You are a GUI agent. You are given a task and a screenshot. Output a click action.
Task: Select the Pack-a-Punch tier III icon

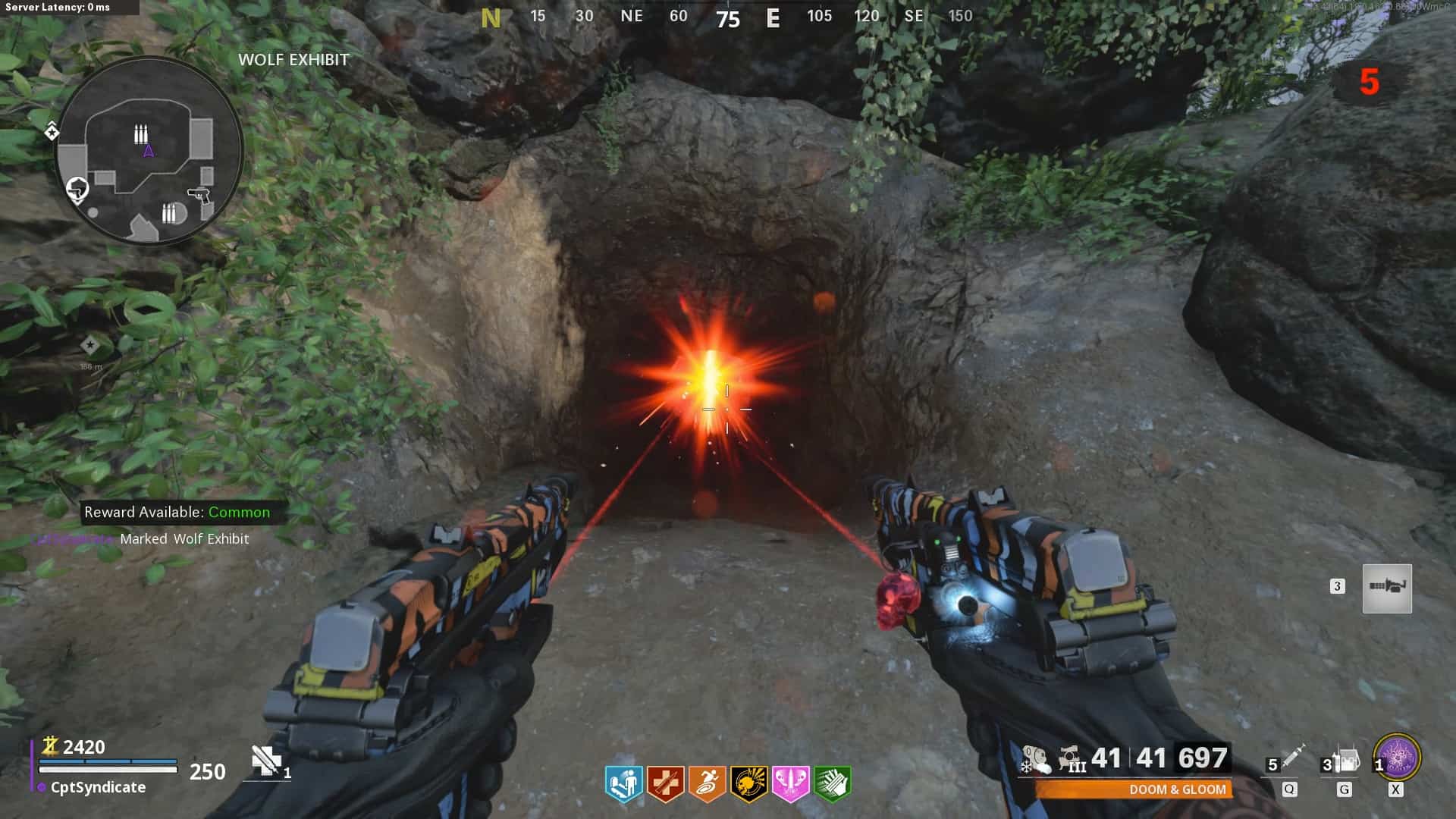pyautogui.click(x=1072, y=759)
